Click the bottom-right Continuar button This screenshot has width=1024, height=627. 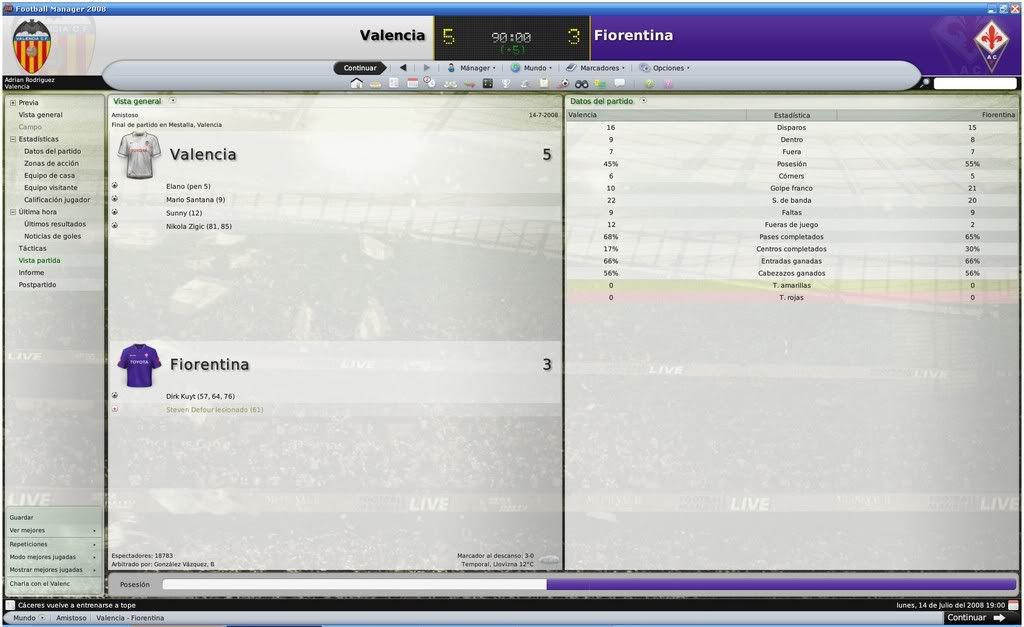(975, 618)
